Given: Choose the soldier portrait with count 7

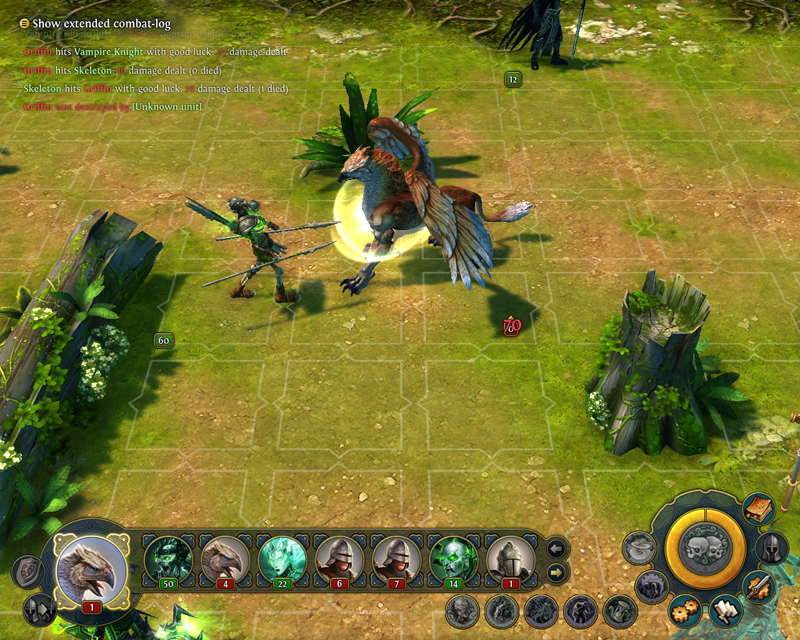Looking at the screenshot, I should coord(396,559).
